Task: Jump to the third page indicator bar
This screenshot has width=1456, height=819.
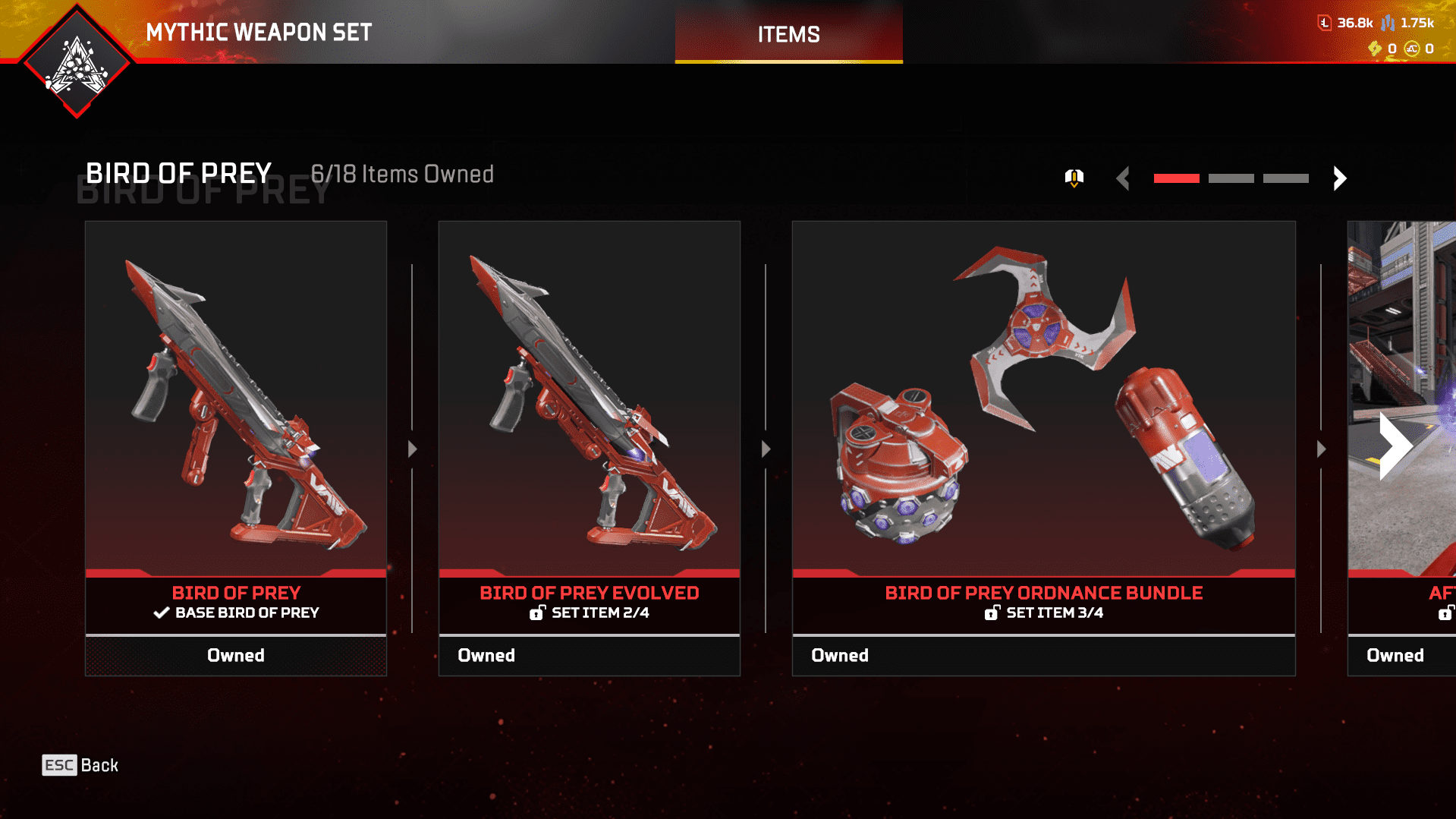Action: [1285, 178]
